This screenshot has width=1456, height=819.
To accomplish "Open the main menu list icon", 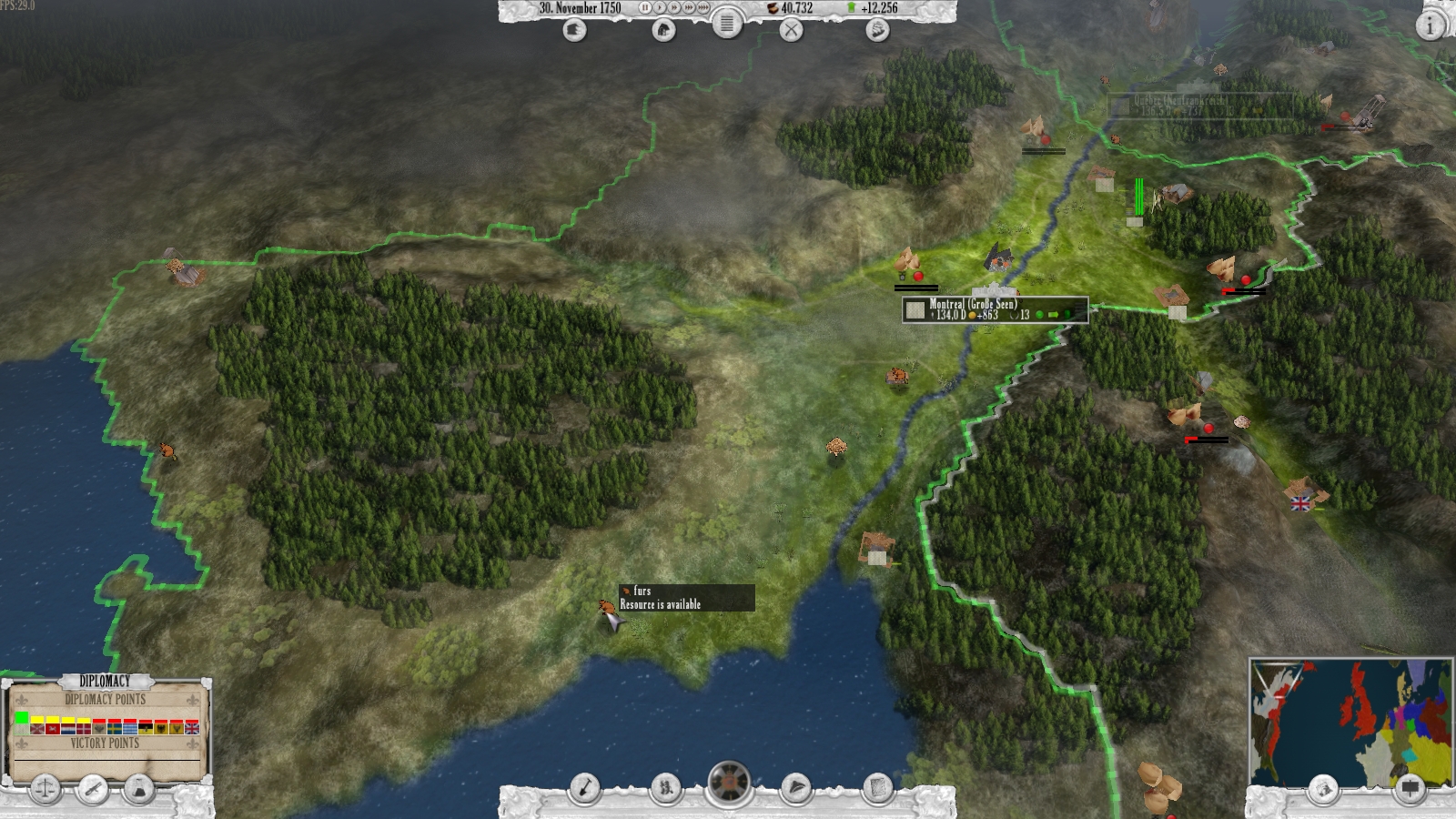I will 726,26.
